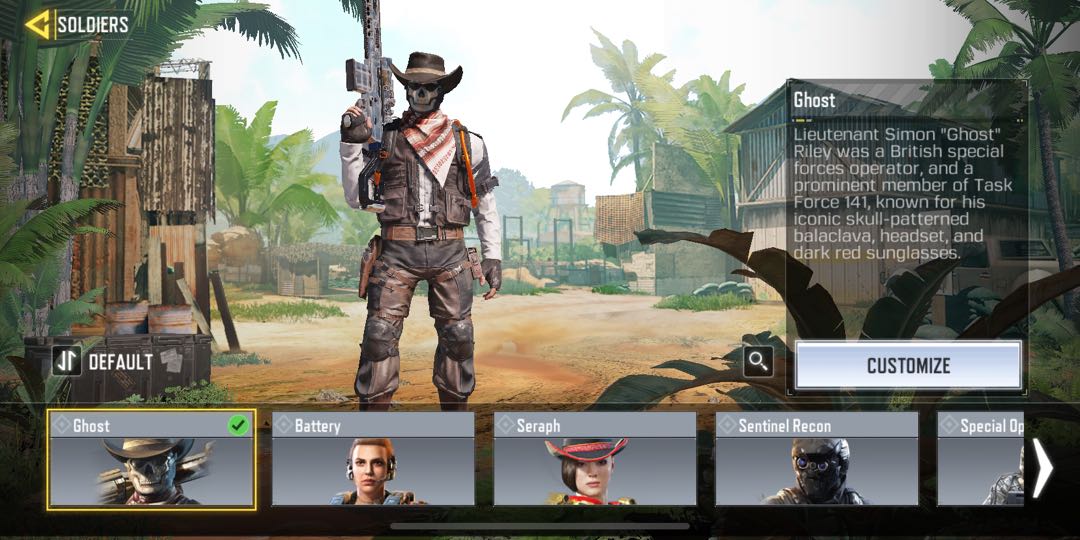Choose the Battery soldier card

coord(373,459)
